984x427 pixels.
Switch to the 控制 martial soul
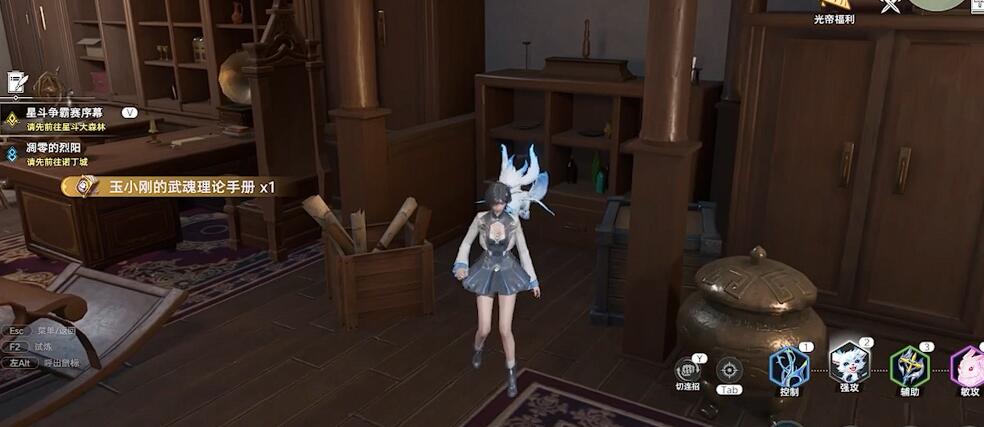789,366
